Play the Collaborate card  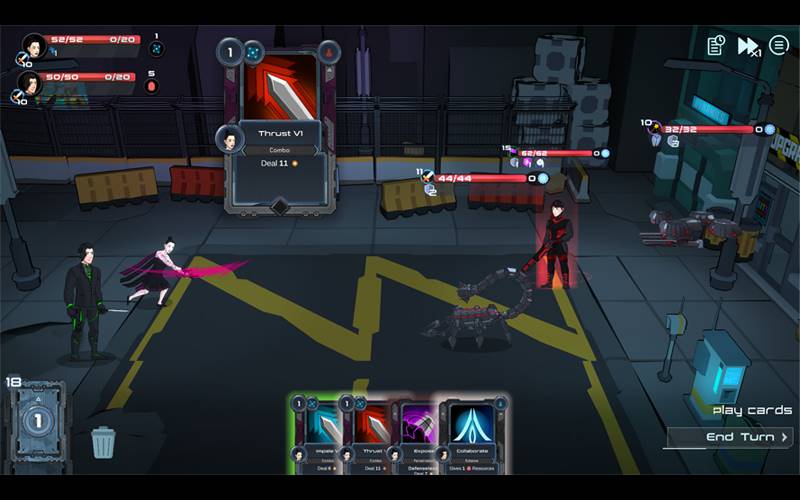pyautogui.click(x=473, y=432)
